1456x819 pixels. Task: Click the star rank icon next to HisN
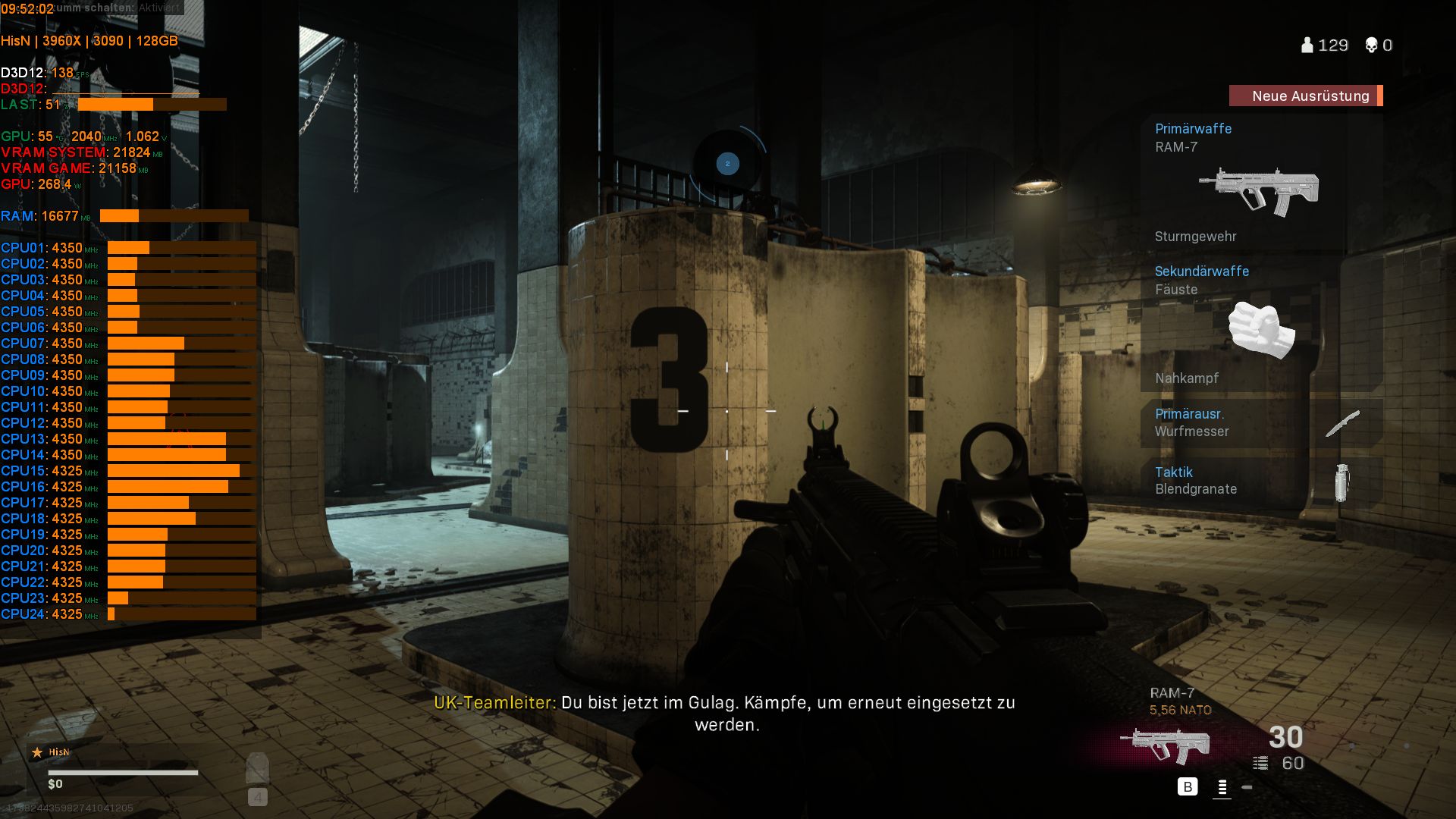pos(37,752)
